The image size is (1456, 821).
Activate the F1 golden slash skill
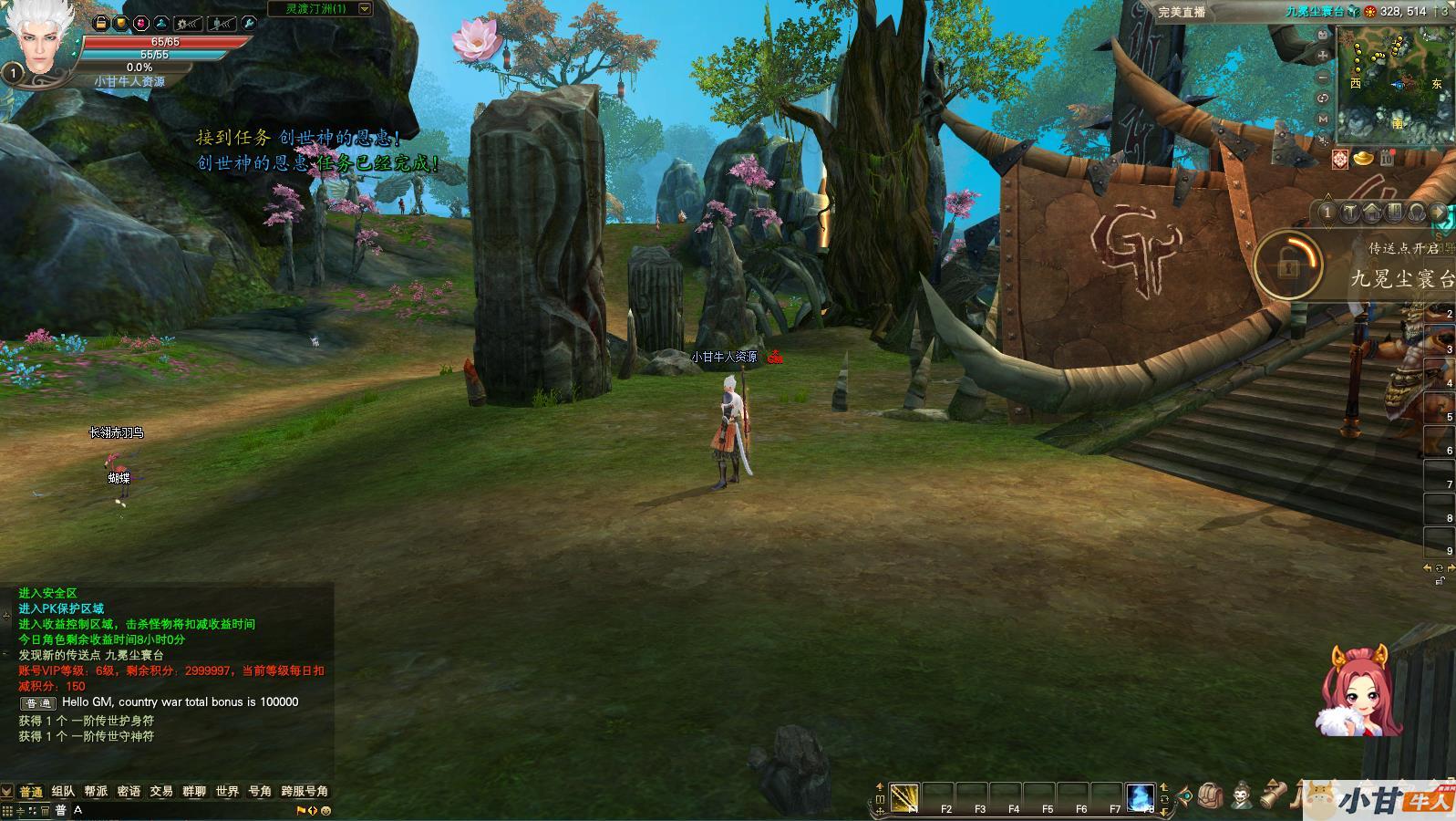(904, 797)
